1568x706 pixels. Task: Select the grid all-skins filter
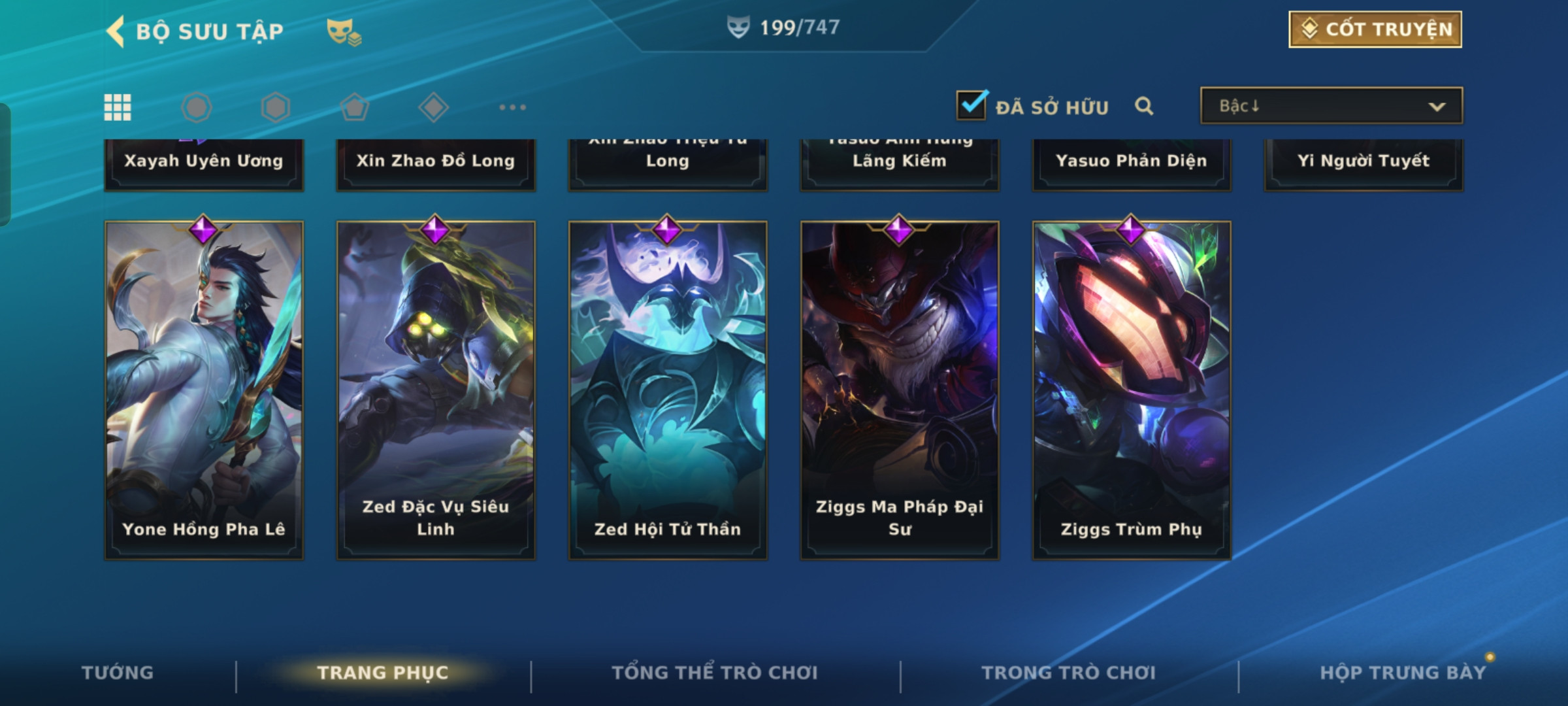118,107
